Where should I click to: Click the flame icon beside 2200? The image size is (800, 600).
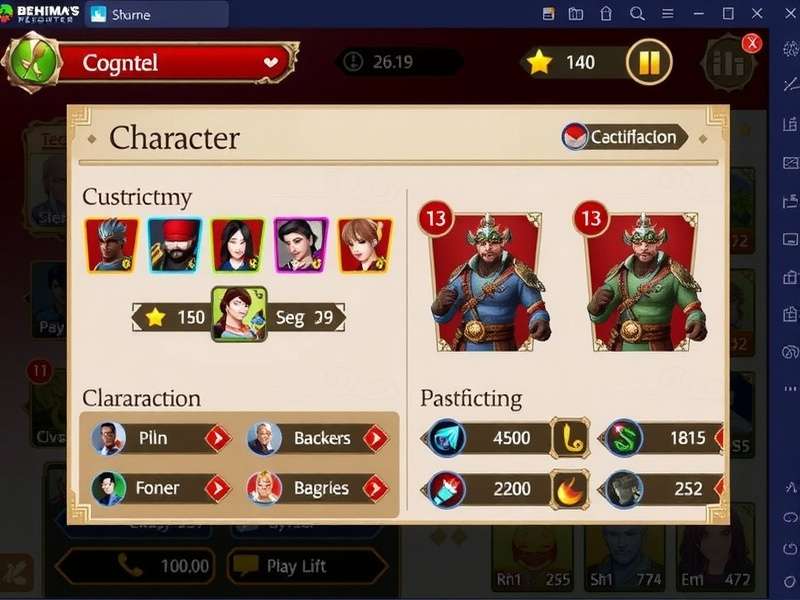(571, 489)
